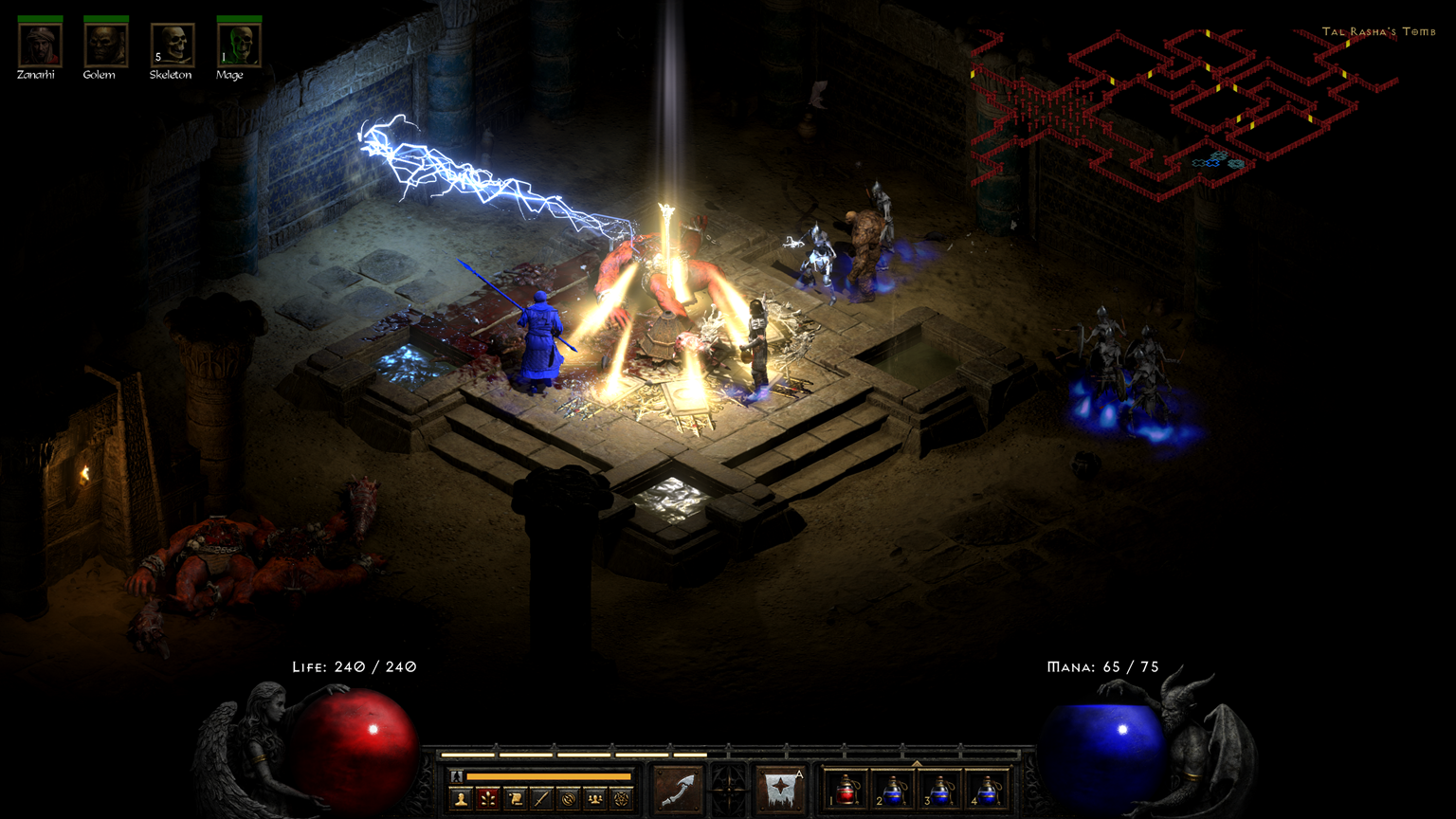Open the character stats panel button

pos(462,798)
